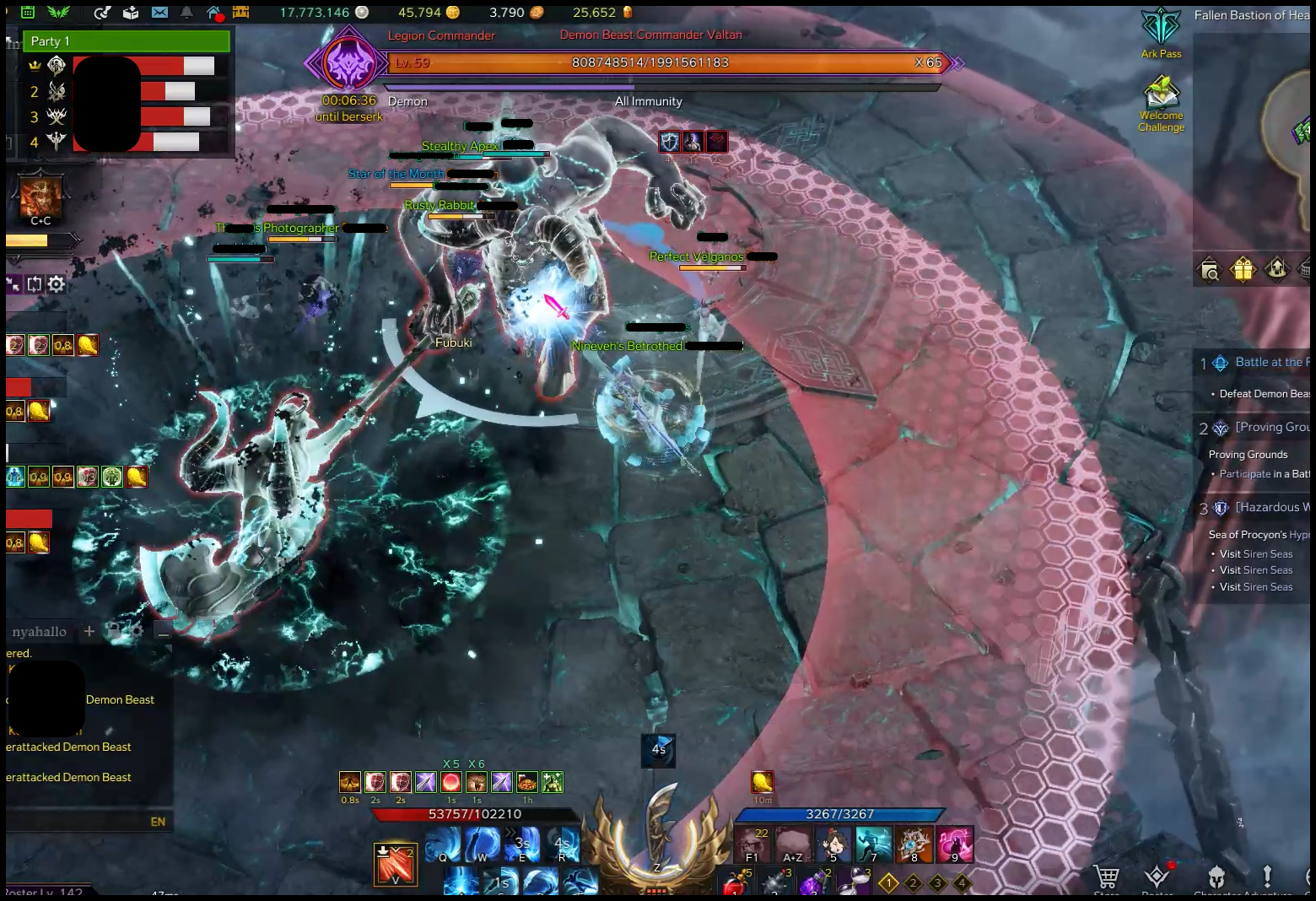The width and height of the screenshot is (1316, 901).
Task: Open the mail envelope icon
Action: click(159, 13)
